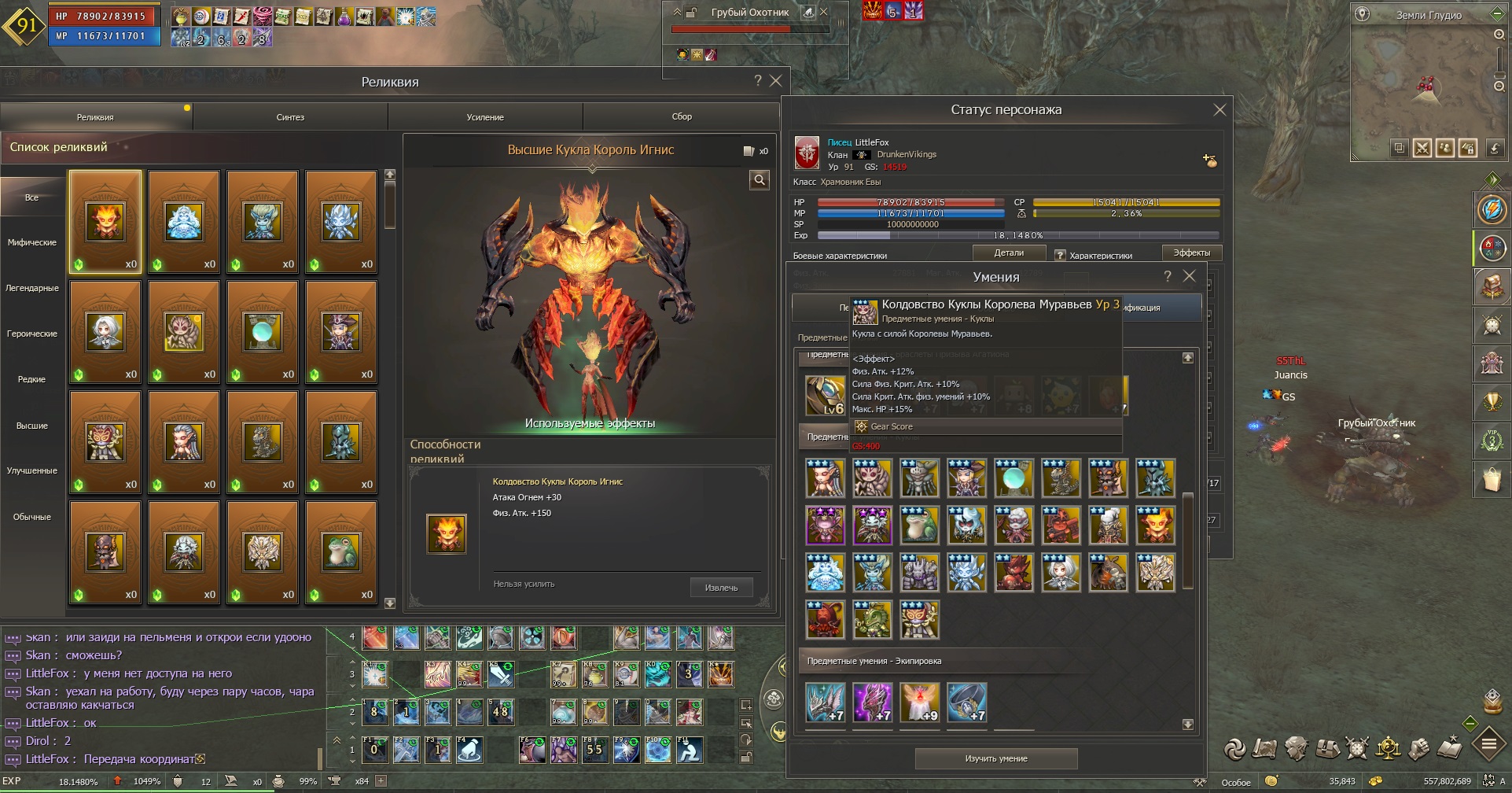The image size is (1512, 793).
Task: Click the Изучить умение button
Action: tap(996, 759)
